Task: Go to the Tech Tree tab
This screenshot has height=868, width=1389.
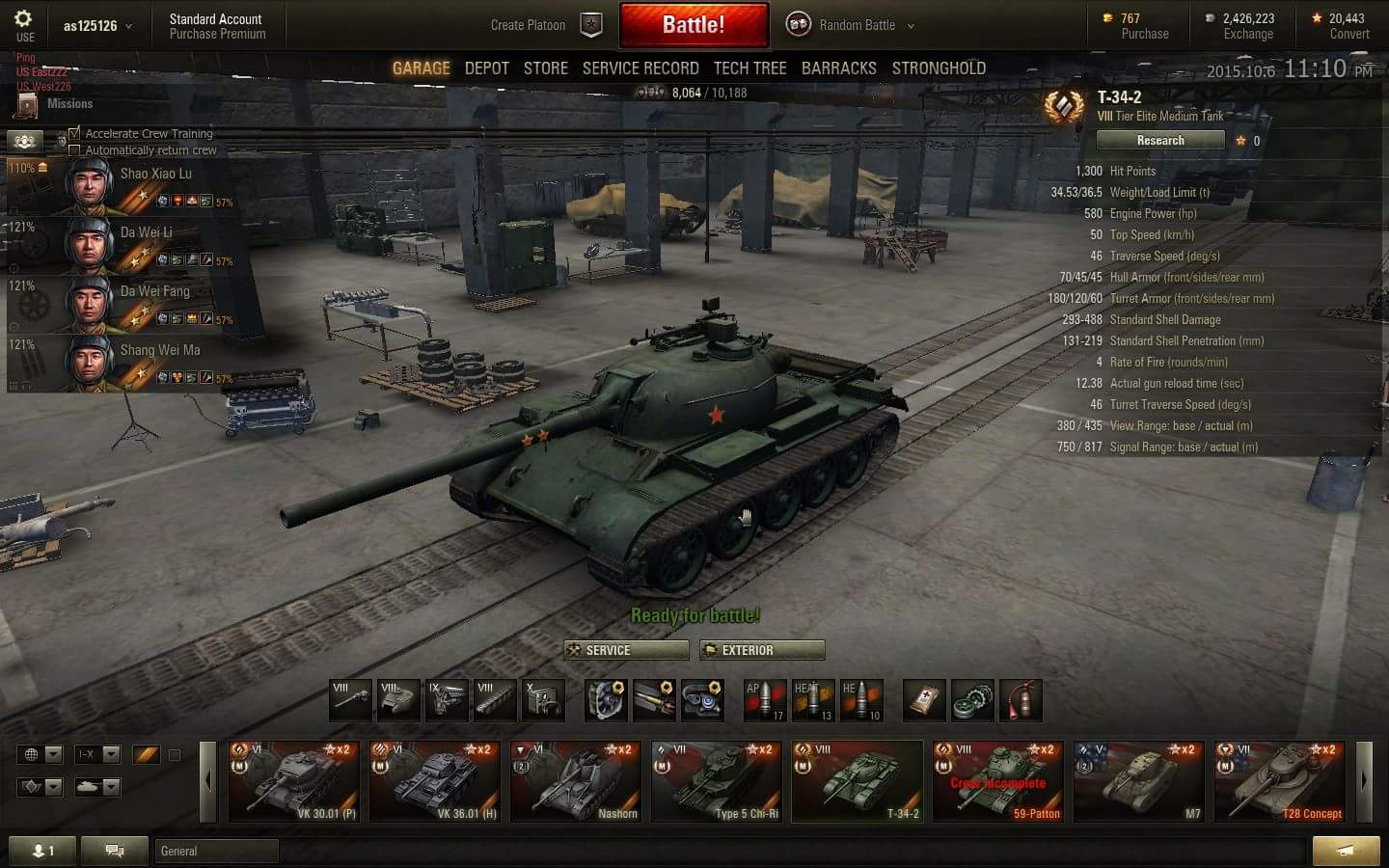Action: (x=749, y=68)
